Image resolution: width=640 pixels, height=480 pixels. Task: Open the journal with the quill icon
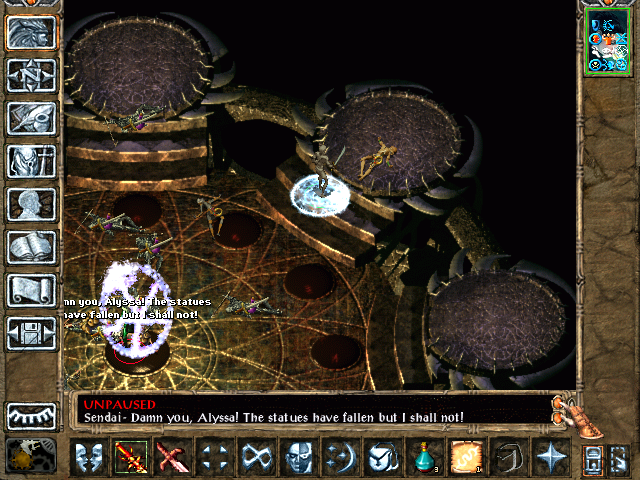pos(31,118)
